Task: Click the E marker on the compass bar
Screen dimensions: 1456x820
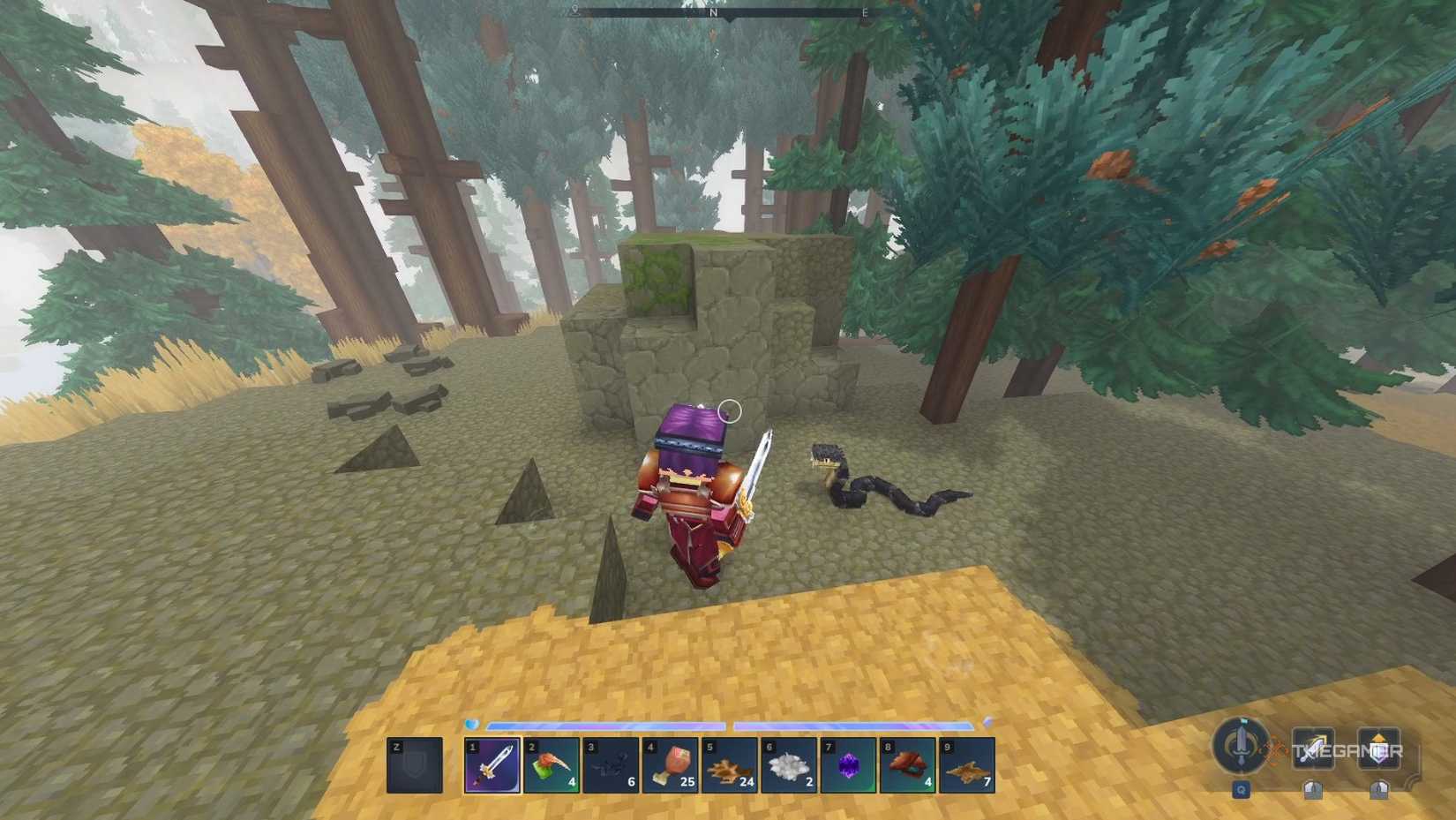Action: (x=864, y=13)
